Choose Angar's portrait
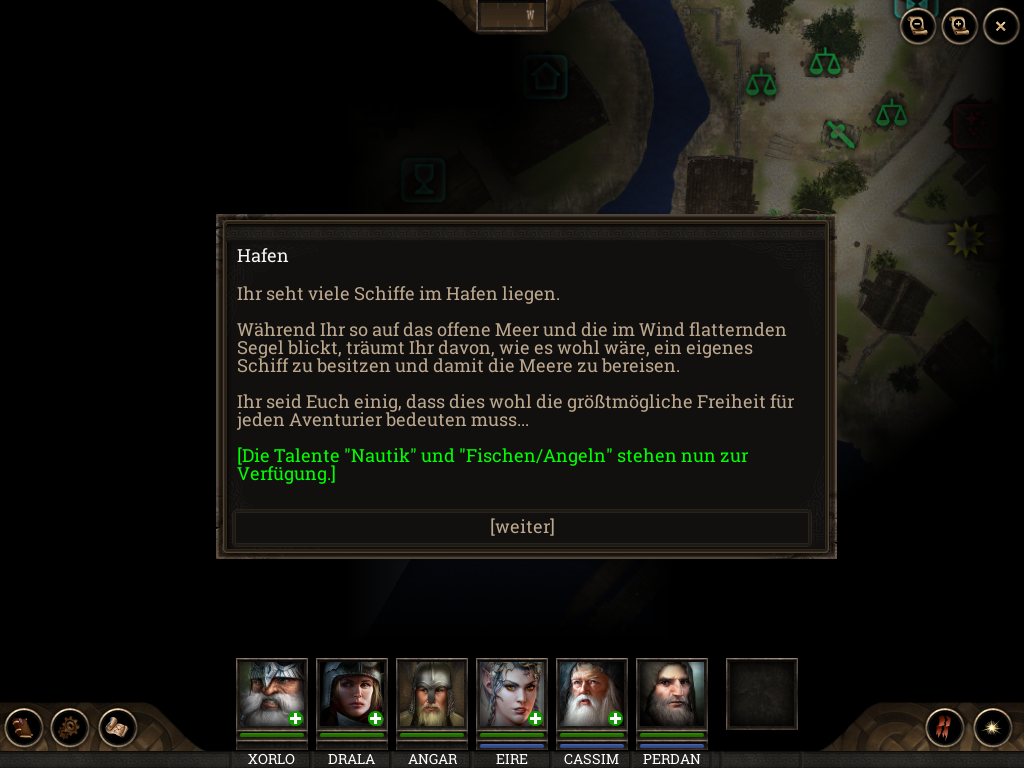The height and width of the screenshot is (768, 1024). click(x=431, y=694)
